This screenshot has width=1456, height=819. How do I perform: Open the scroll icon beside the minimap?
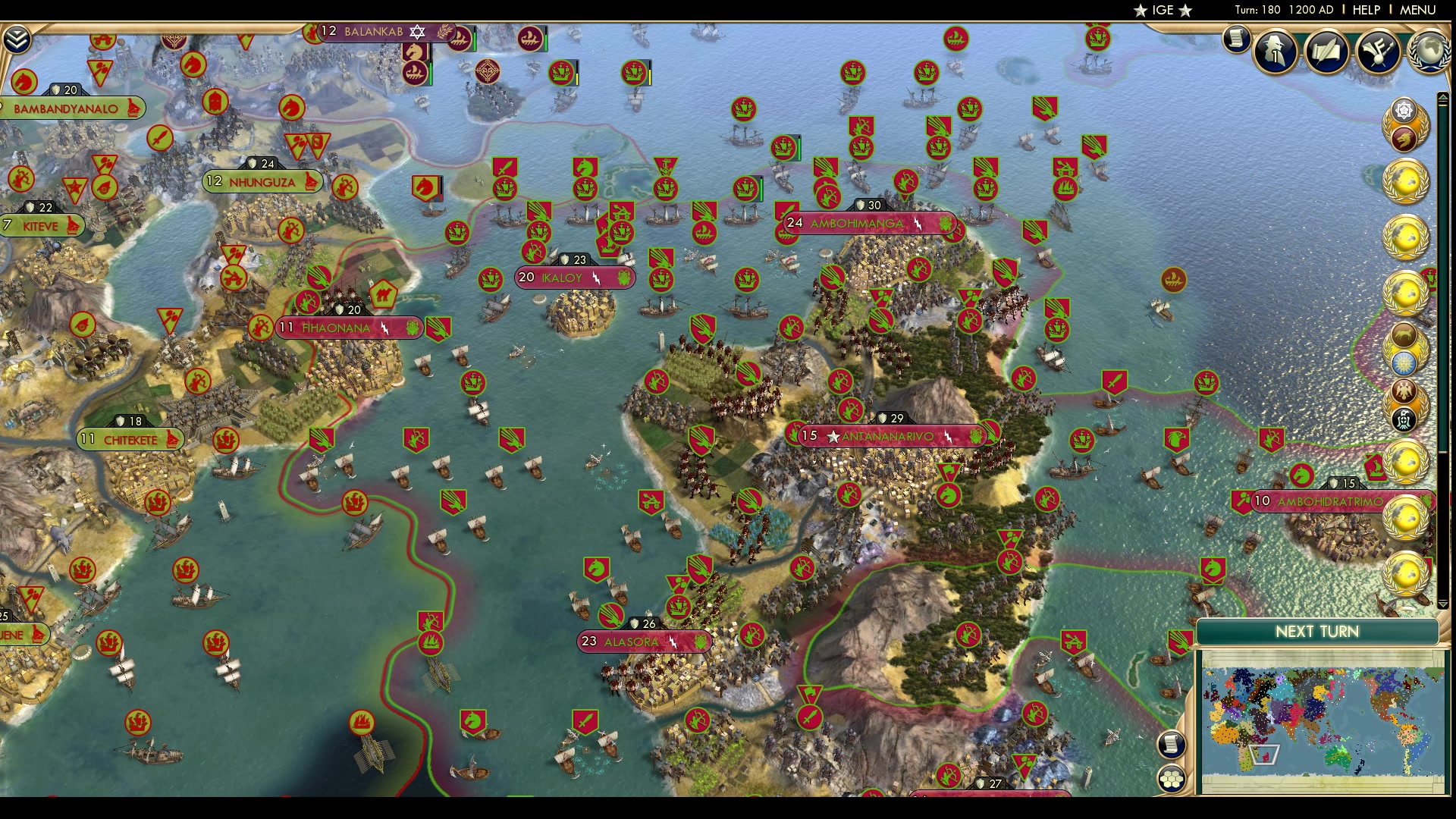tap(1171, 745)
